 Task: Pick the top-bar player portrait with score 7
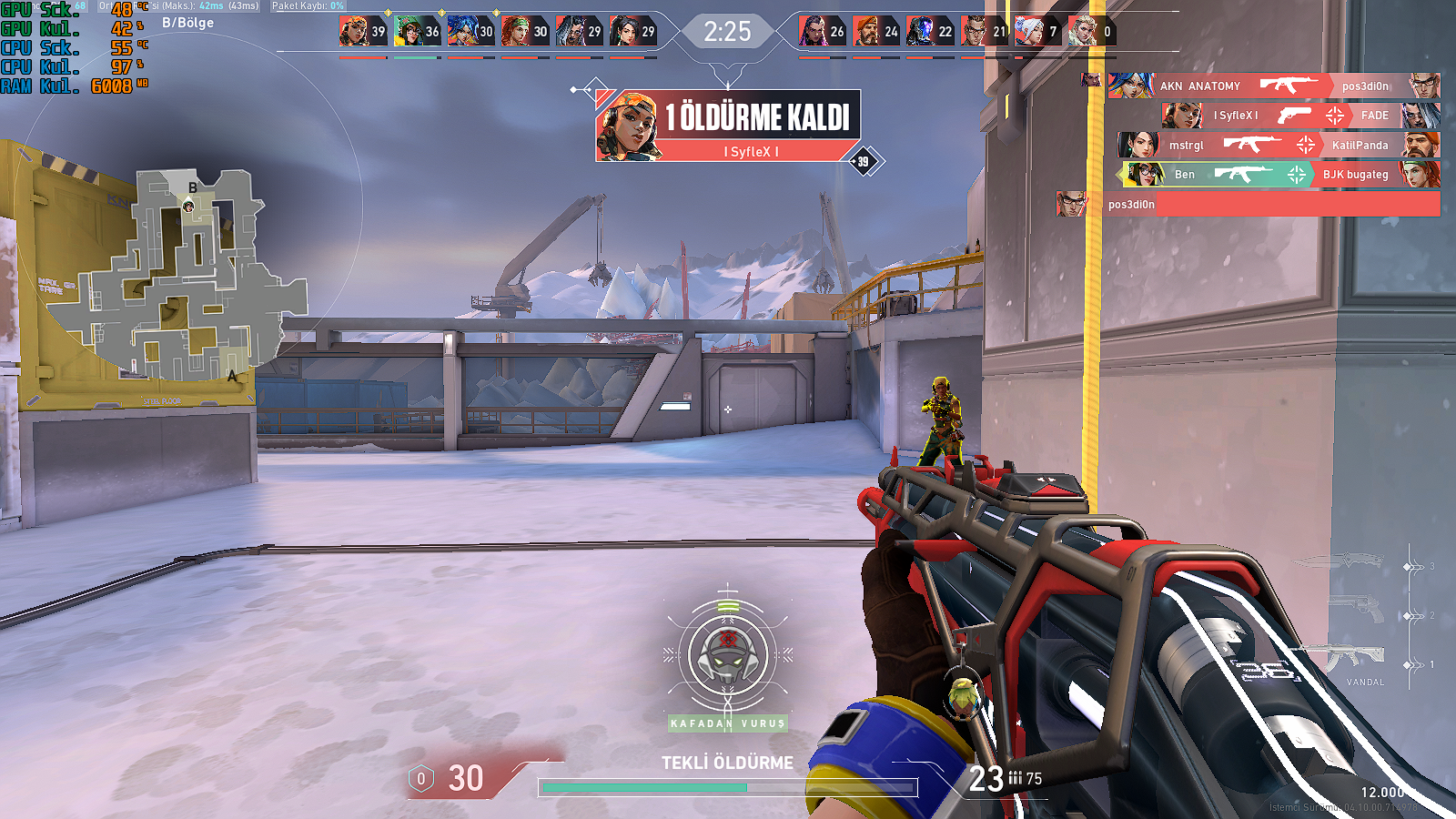point(1029,32)
